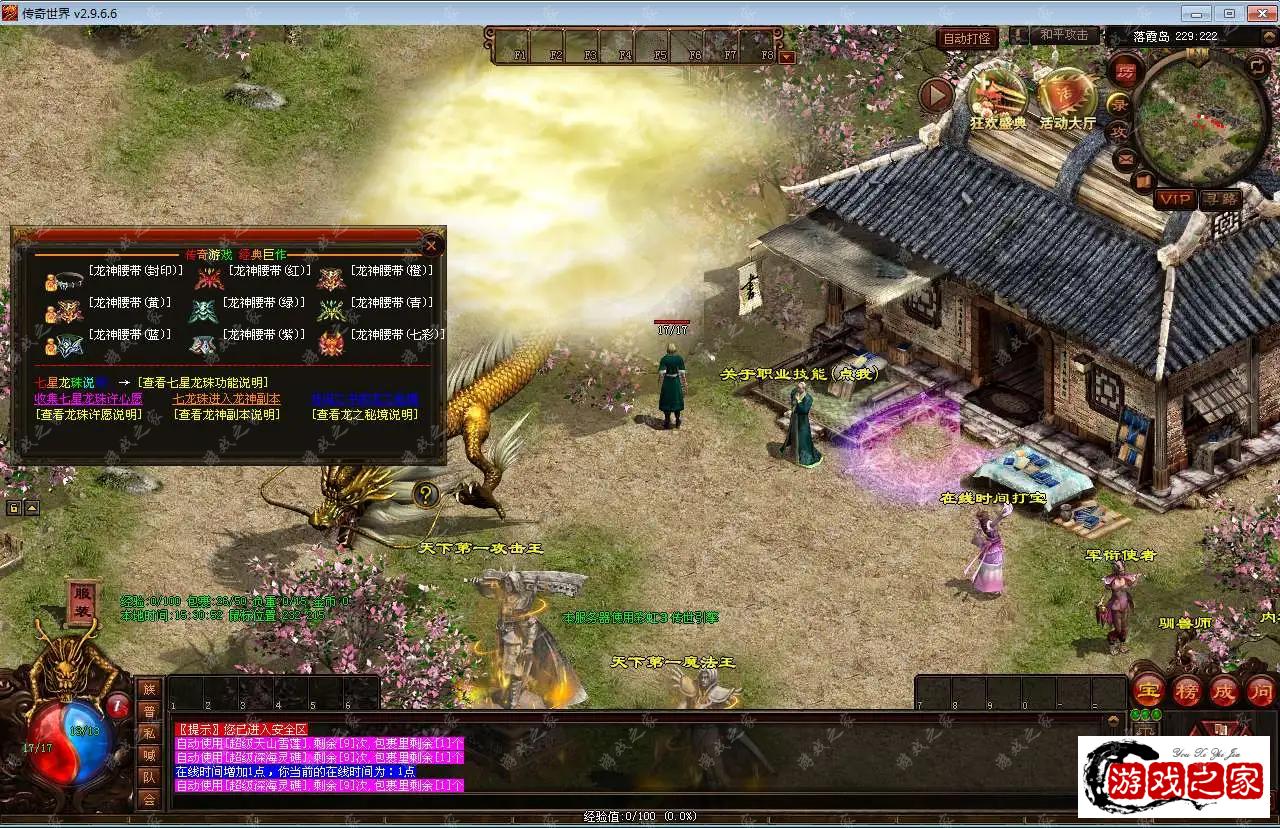
Task: Follow the 七龙珠进入龙神副本 link
Action: pos(226,398)
